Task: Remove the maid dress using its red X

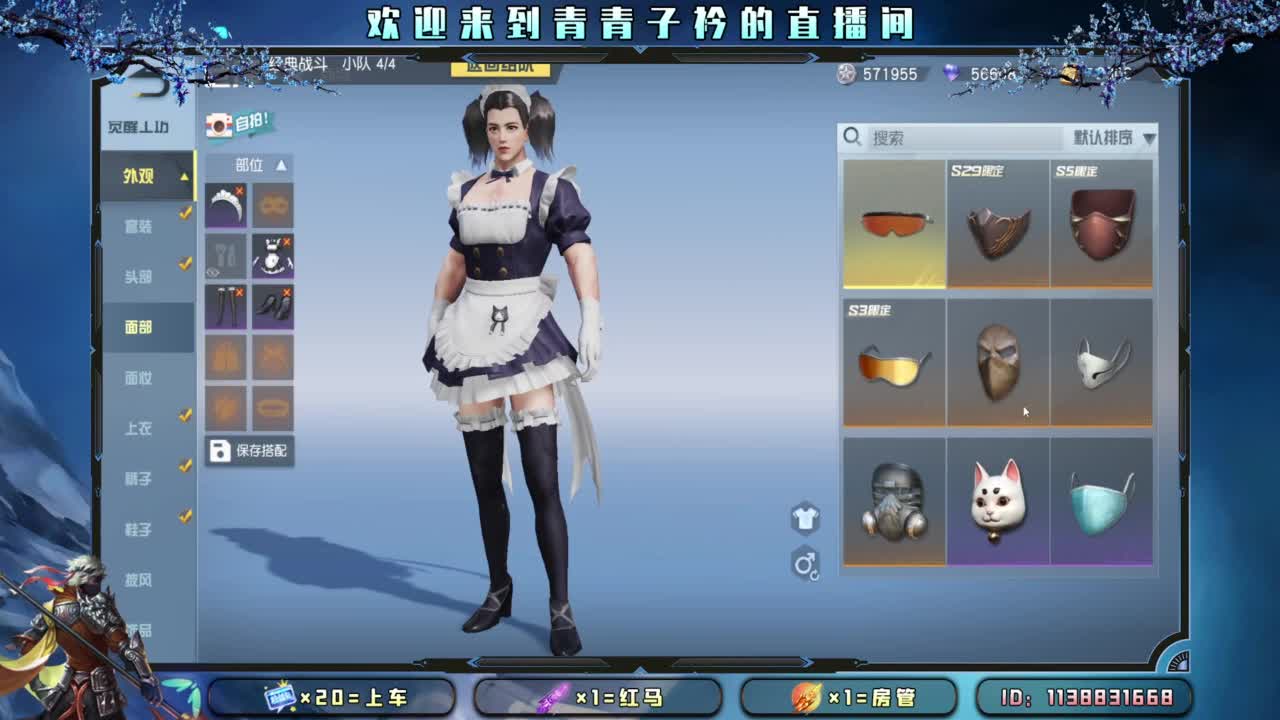Action: coord(286,240)
